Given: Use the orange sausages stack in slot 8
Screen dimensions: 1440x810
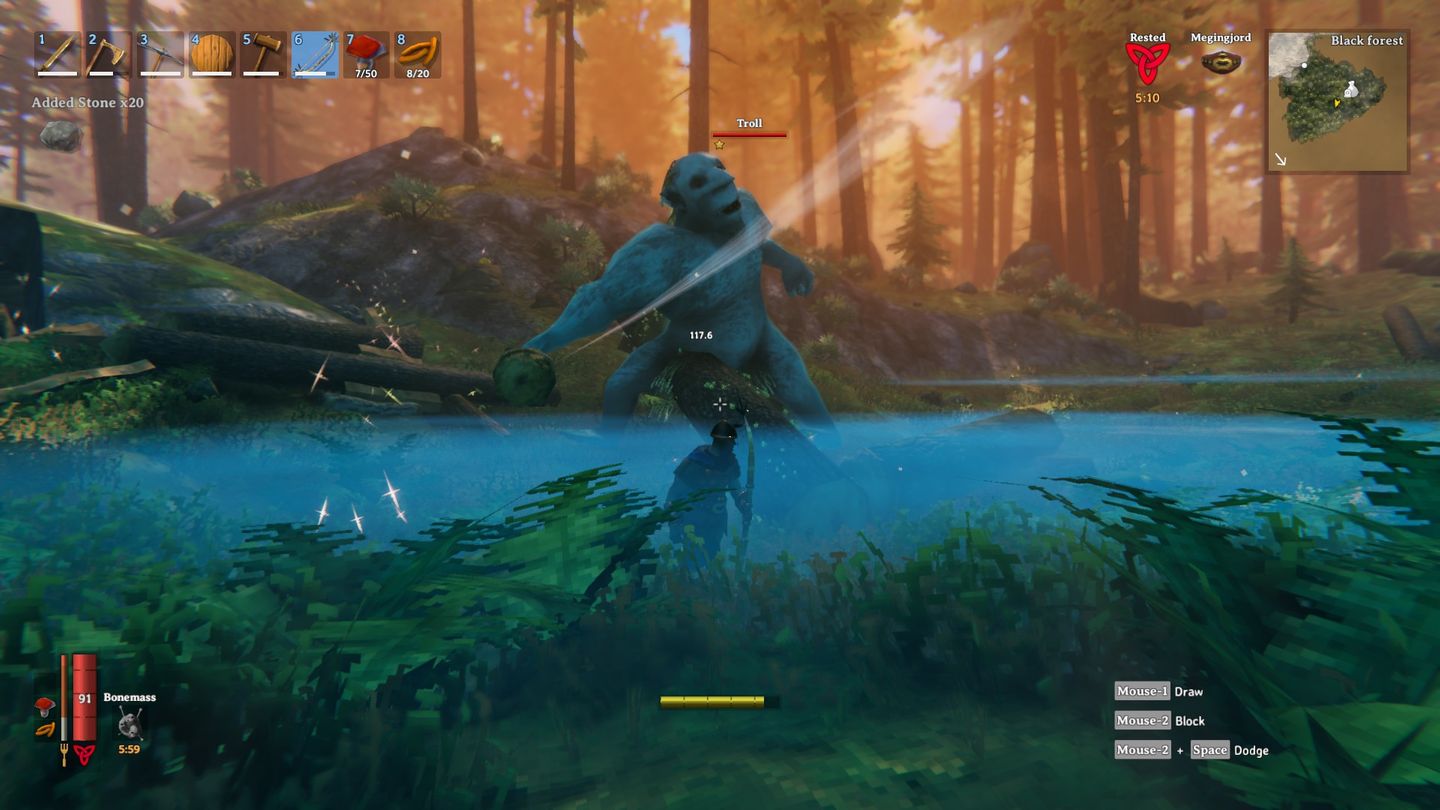Looking at the screenshot, I should (x=417, y=54).
